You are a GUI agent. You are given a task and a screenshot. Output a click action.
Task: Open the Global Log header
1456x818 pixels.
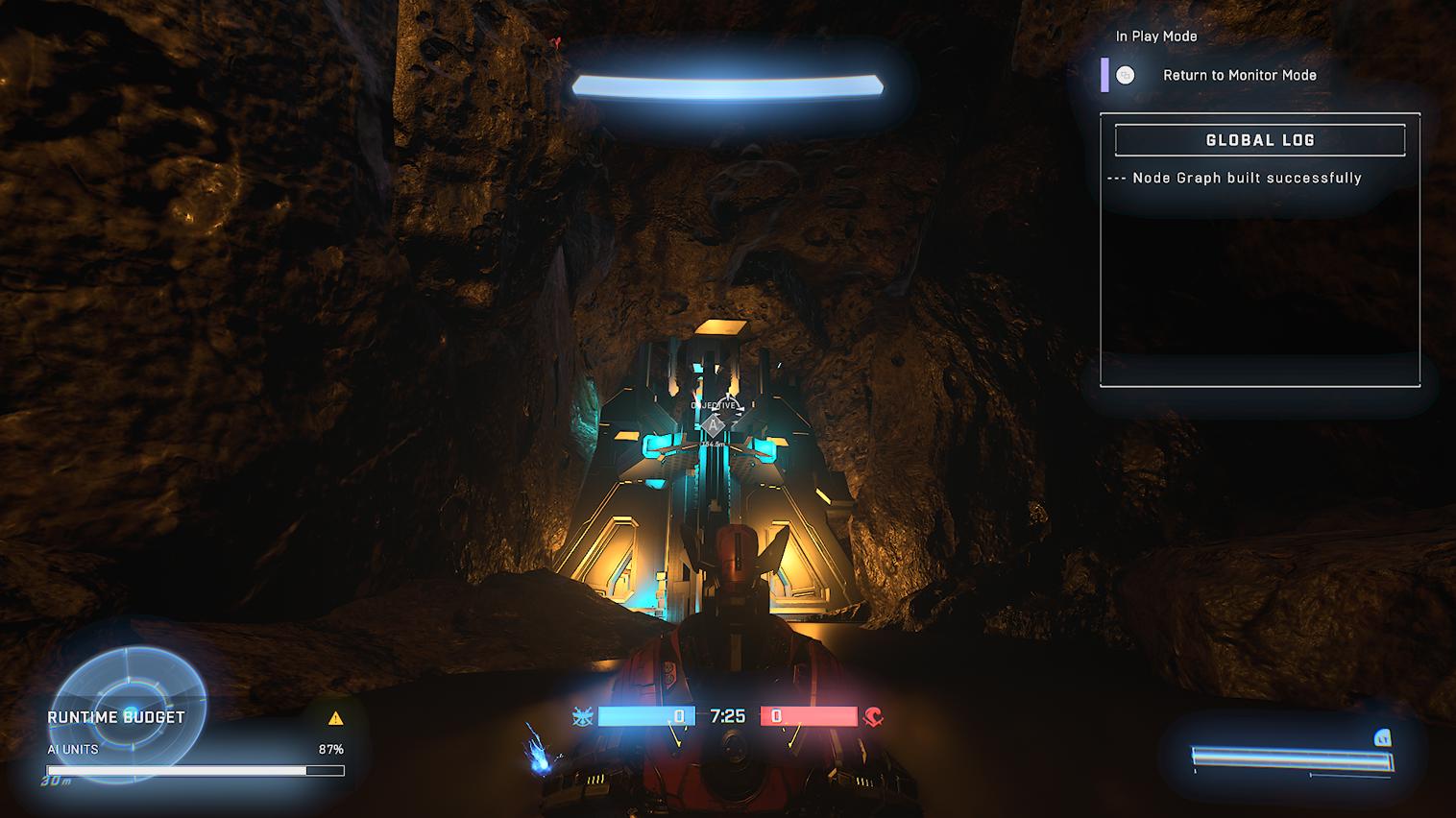point(1259,140)
